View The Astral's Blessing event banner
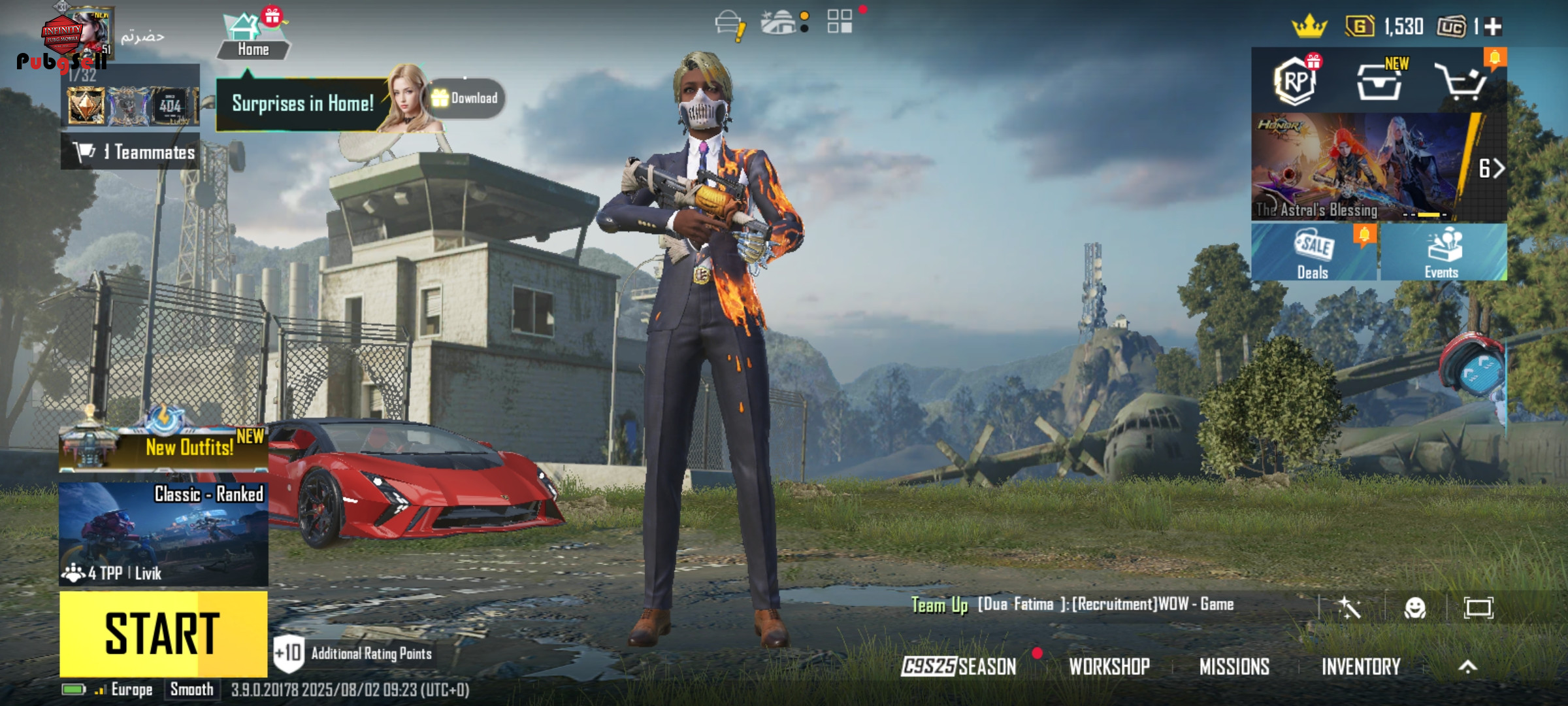 tap(1359, 167)
